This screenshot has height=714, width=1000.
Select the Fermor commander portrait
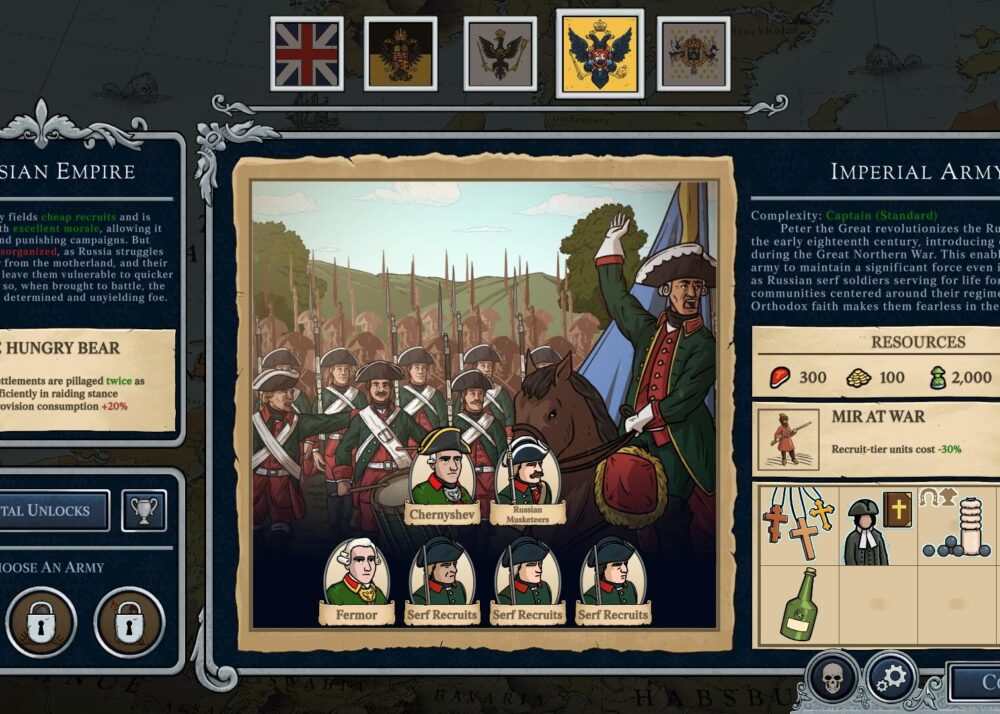click(357, 582)
